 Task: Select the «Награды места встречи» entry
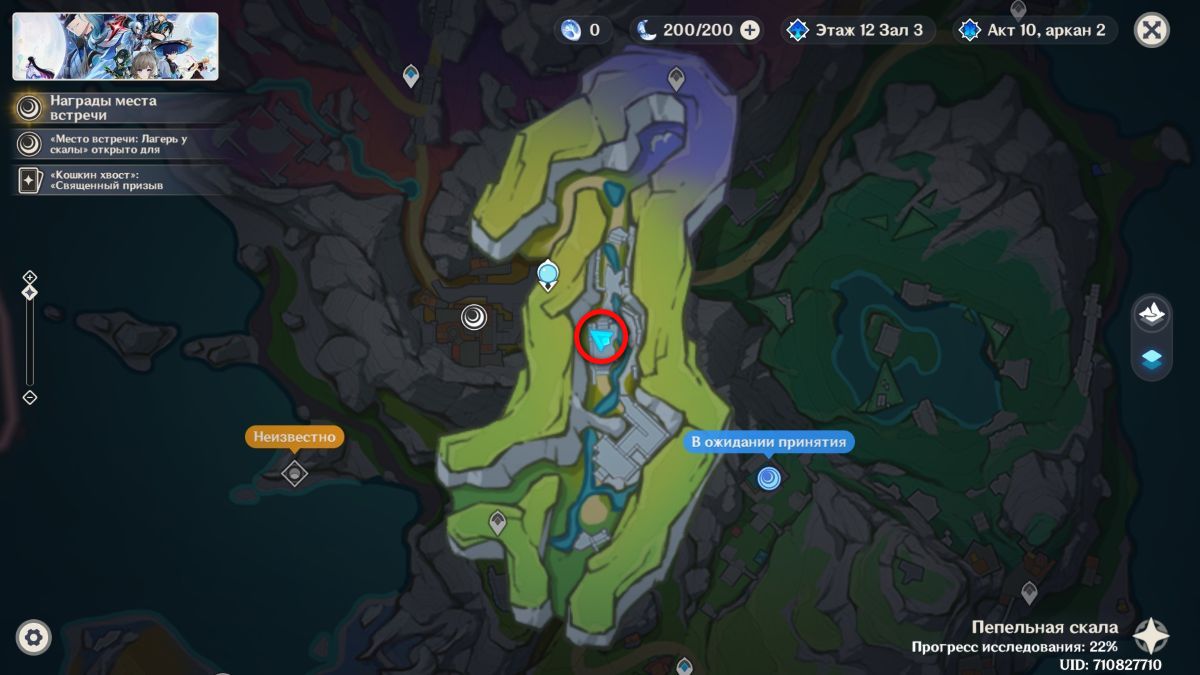coord(100,108)
